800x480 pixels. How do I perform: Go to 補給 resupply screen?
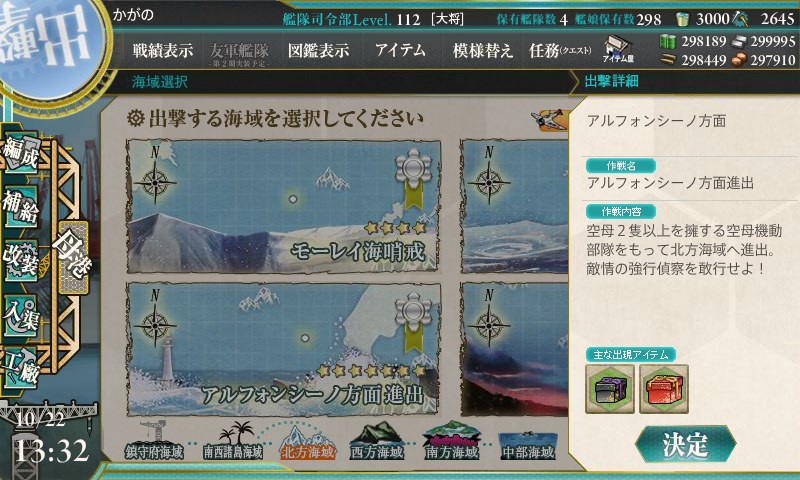pos(22,204)
